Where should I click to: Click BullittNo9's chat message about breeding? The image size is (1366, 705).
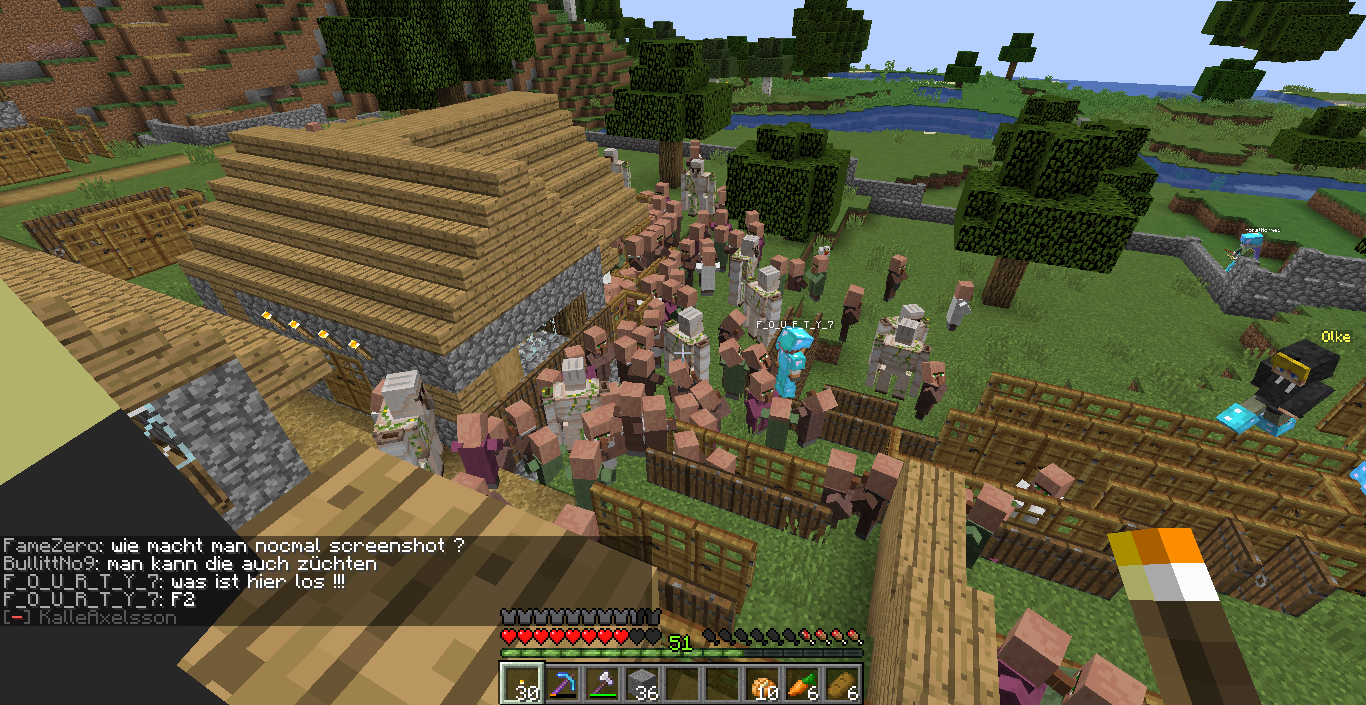189,564
